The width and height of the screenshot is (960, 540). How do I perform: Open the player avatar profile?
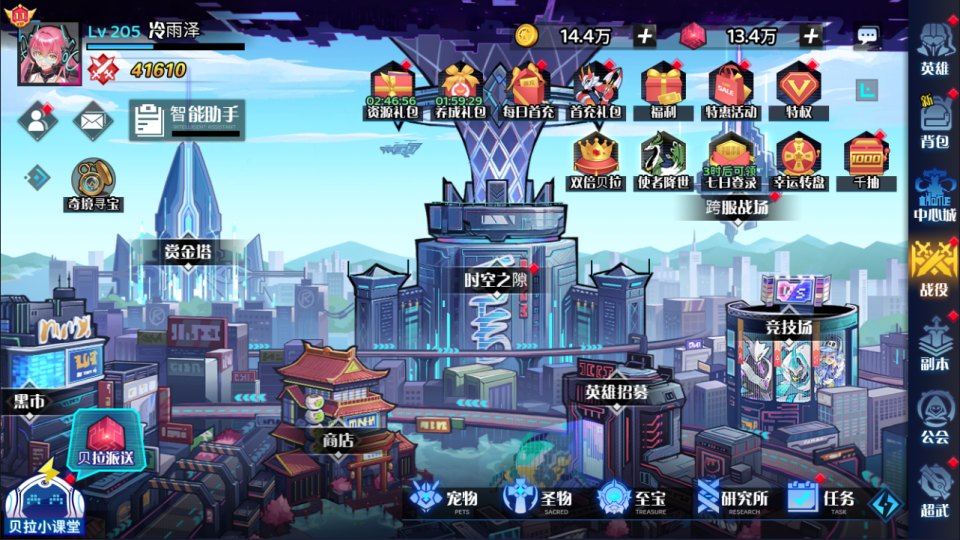click(49, 53)
